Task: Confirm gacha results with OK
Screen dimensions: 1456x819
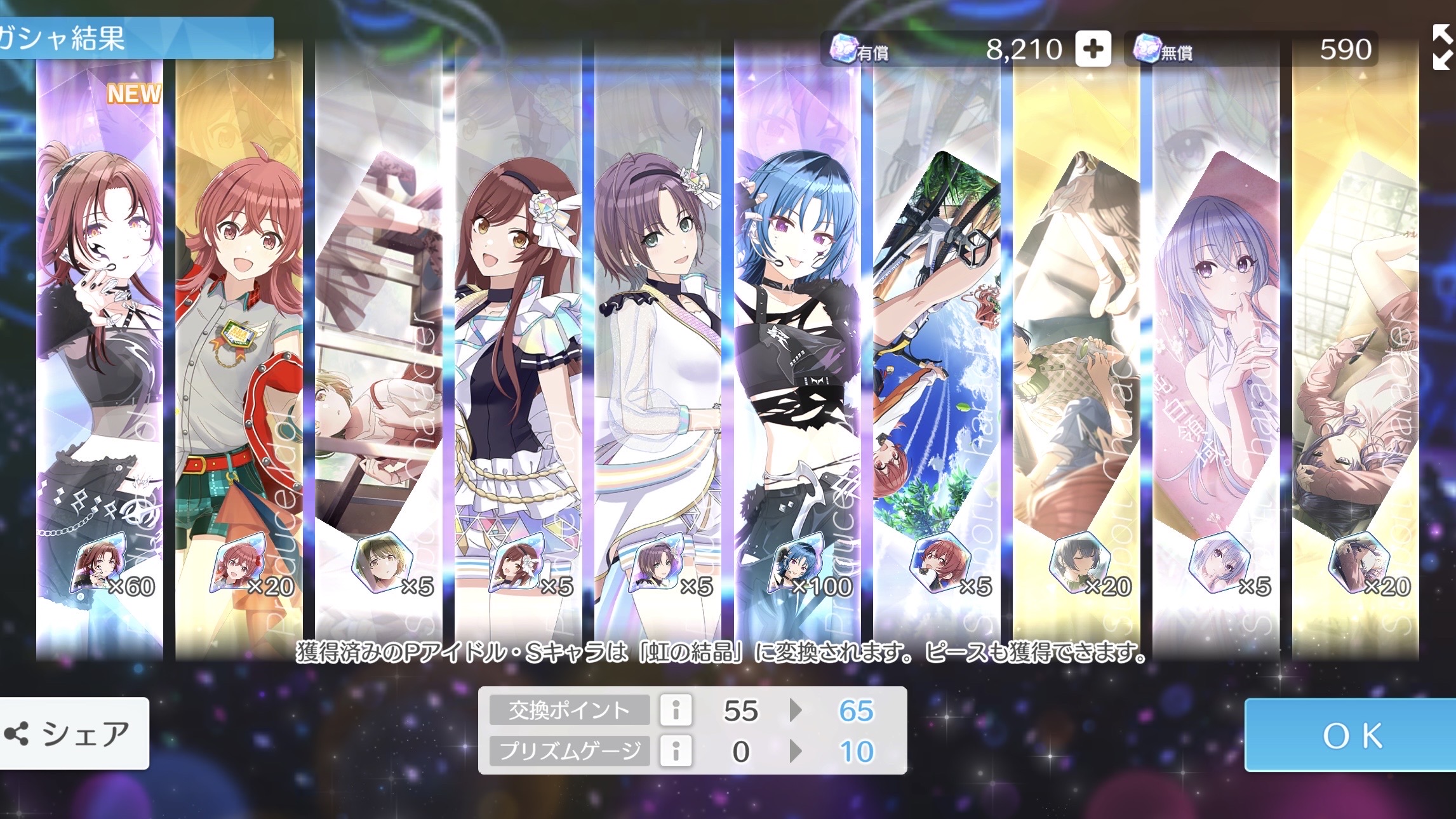Action: [1350, 735]
